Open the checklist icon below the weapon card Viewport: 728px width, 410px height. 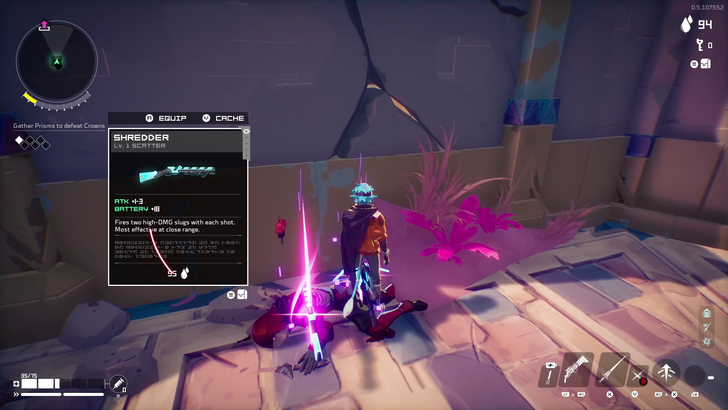[242, 295]
